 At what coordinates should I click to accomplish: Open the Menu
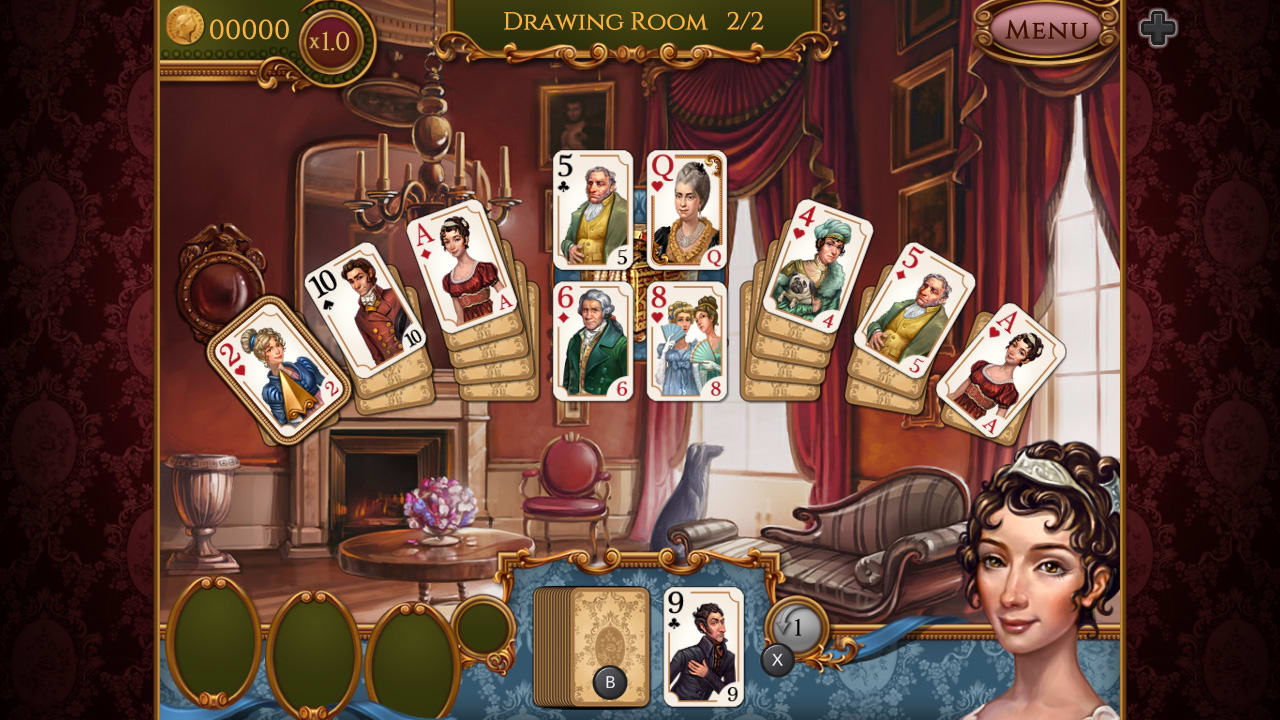click(1044, 31)
